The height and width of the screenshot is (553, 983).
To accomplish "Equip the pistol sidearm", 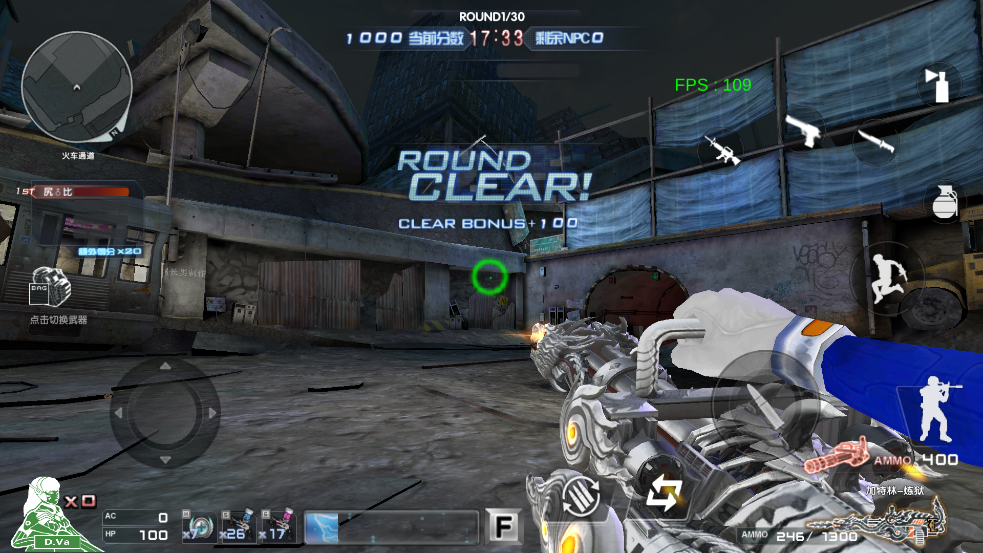I will (x=802, y=130).
